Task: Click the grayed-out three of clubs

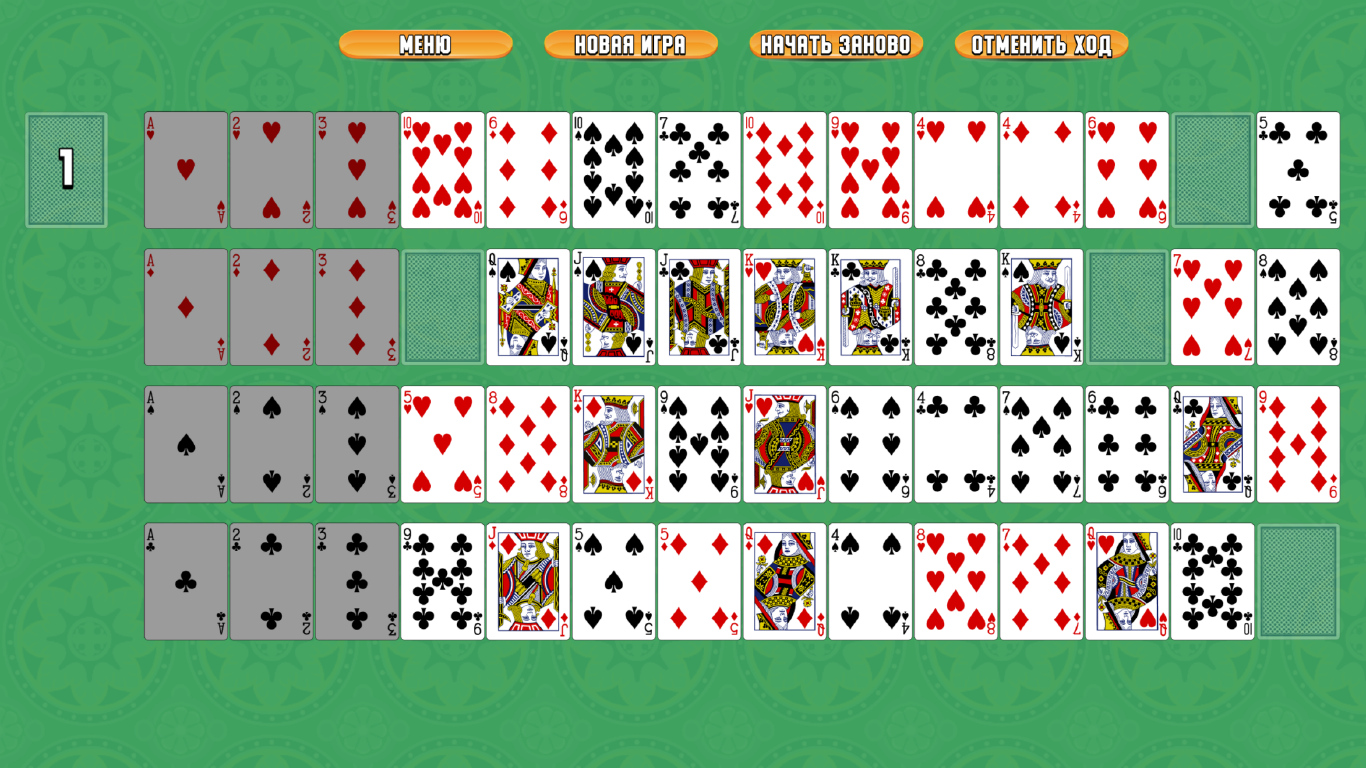Action: click(356, 580)
